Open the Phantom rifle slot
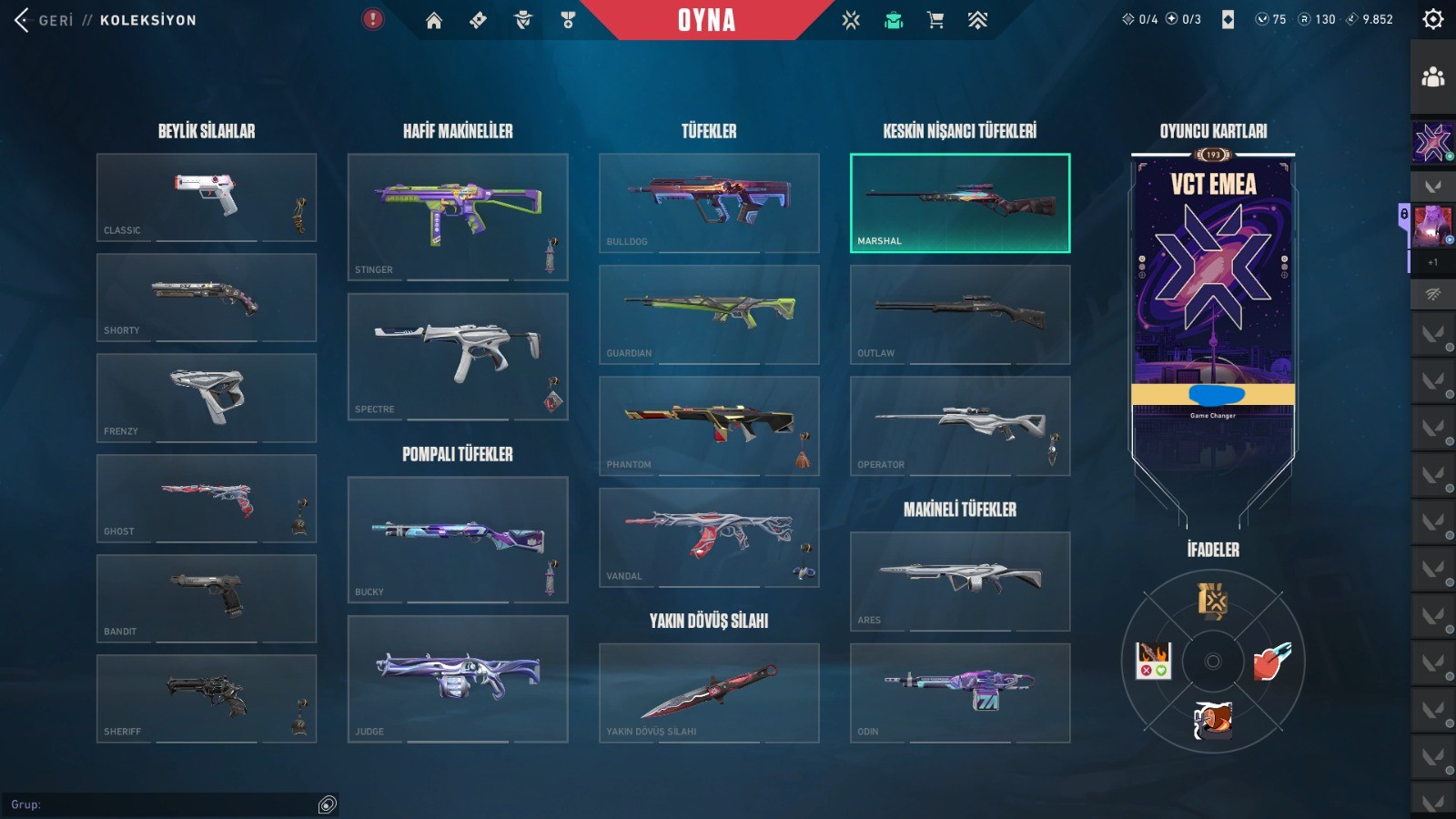Screen dimensions: 1456x819 coord(708,426)
